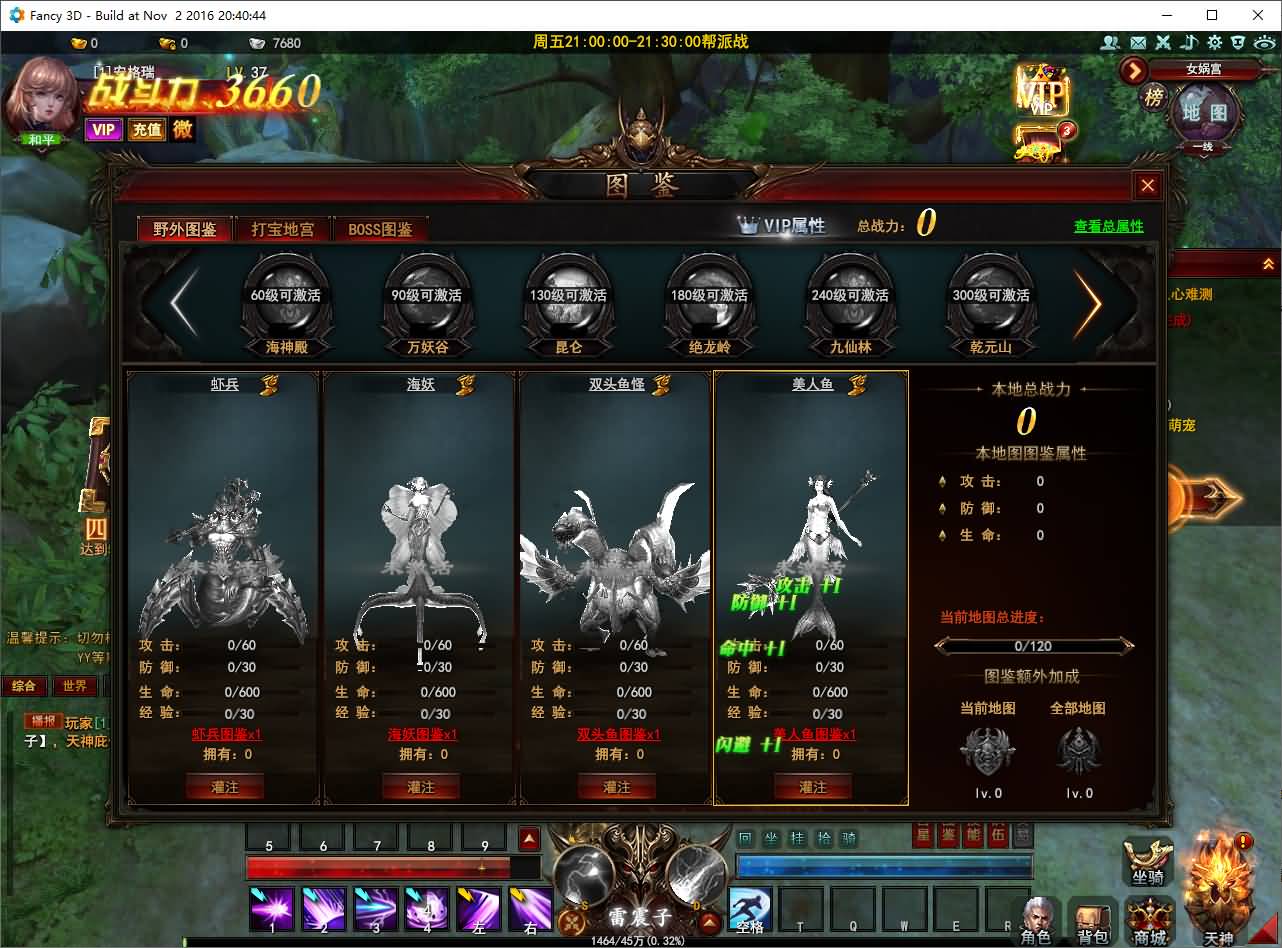Maximize the Fancy 3D window
This screenshot has width=1282, height=948.
click(x=1212, y=15)
